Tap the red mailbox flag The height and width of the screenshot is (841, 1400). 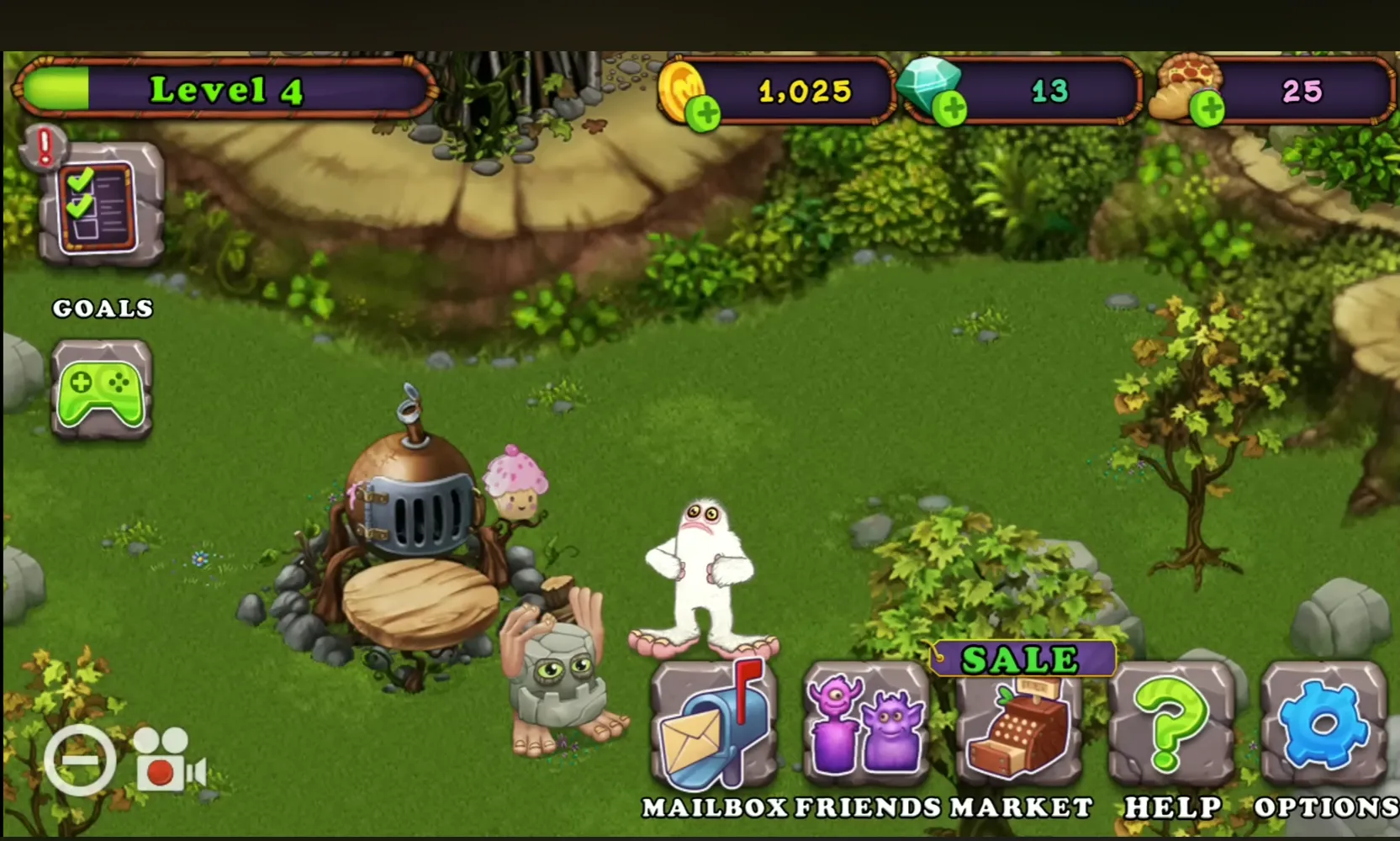pyautogui.click(x=743, y=690)
